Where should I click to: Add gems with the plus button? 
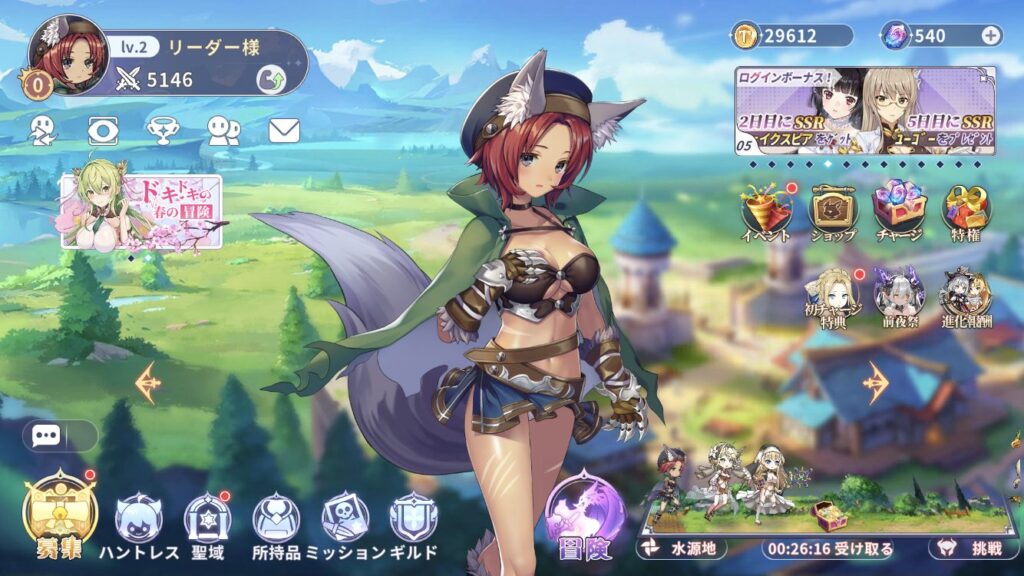tap(990, 36)
